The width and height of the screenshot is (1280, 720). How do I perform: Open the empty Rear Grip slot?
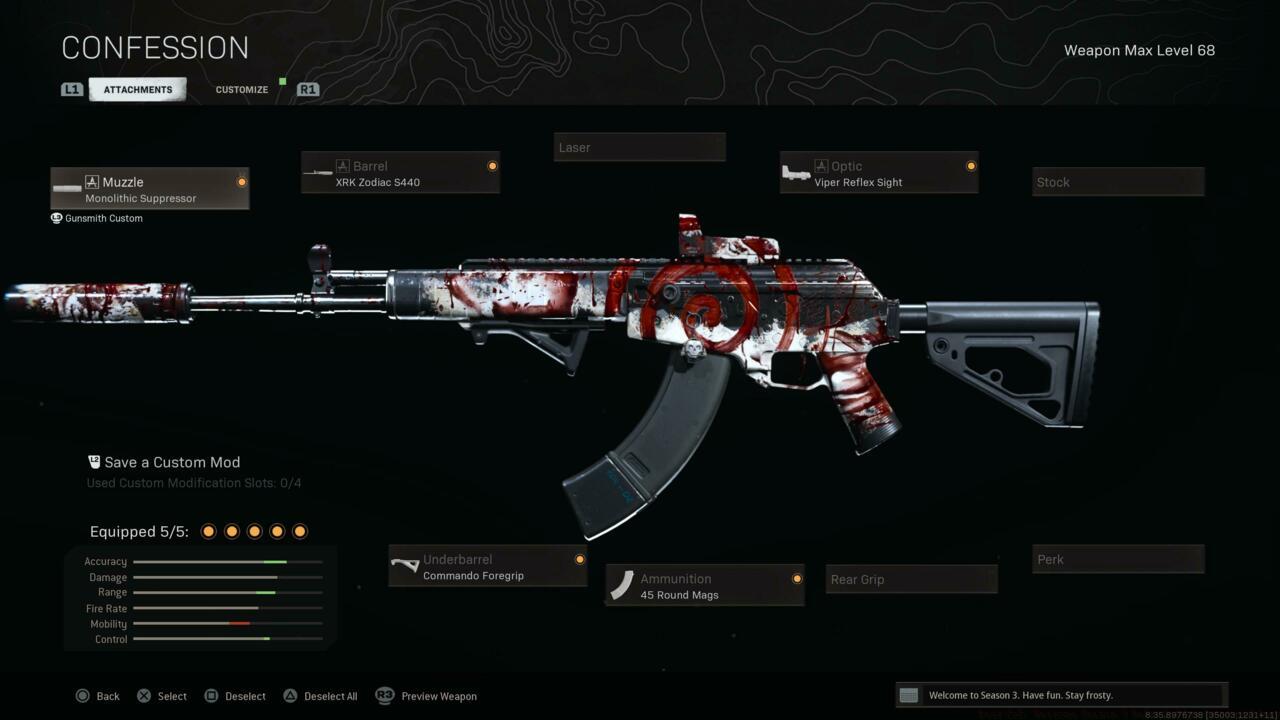[911, 580]
